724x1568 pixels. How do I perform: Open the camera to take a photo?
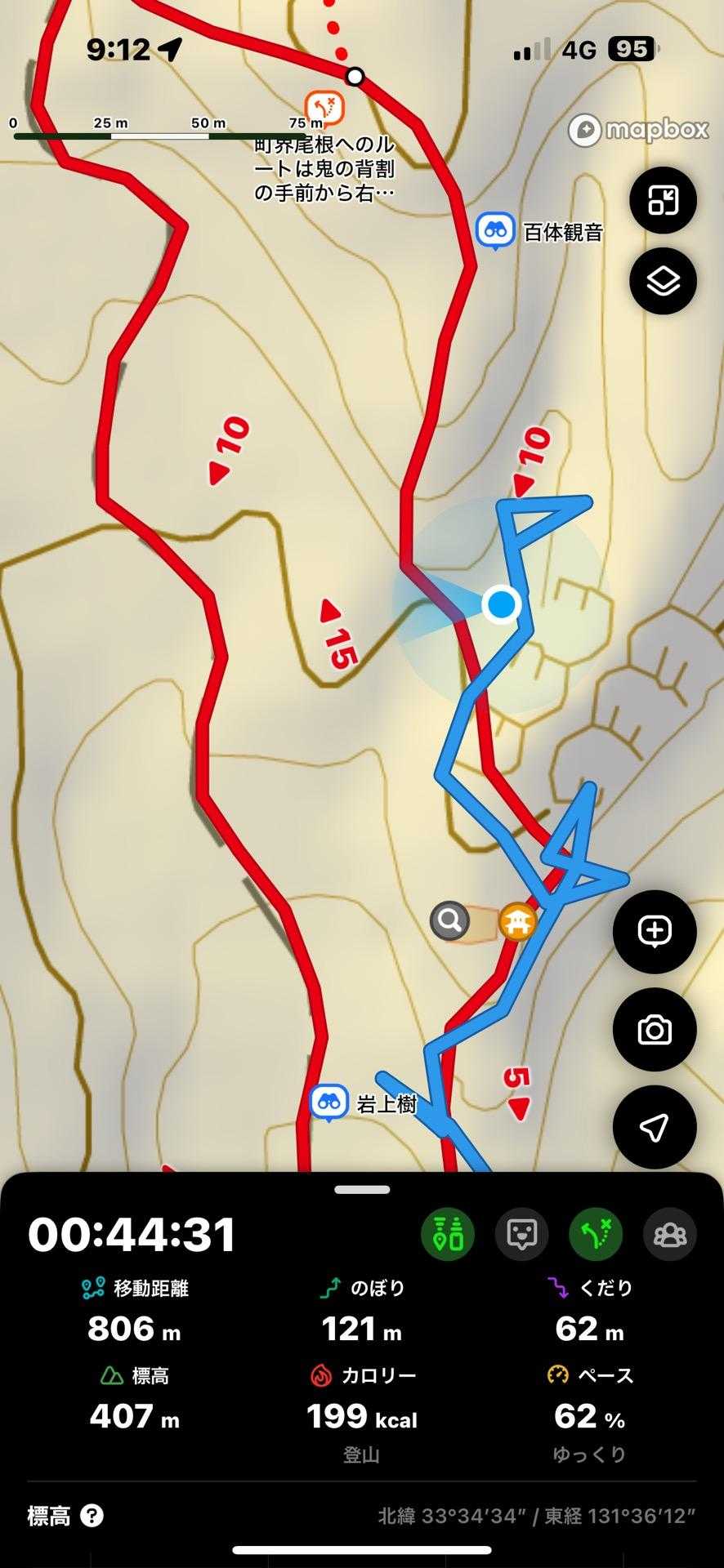655,1029
